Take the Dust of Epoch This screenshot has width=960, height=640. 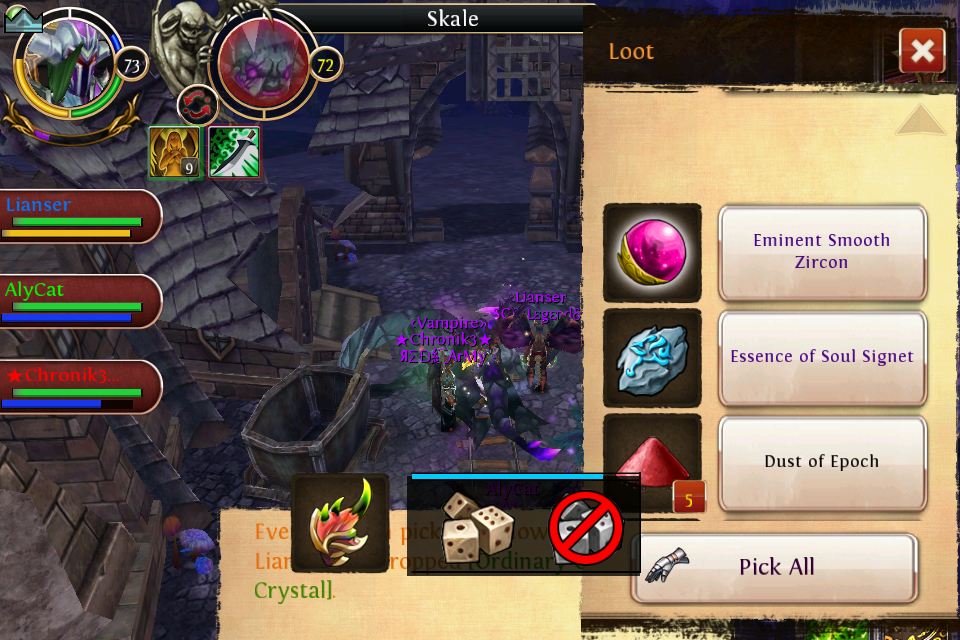821,462
